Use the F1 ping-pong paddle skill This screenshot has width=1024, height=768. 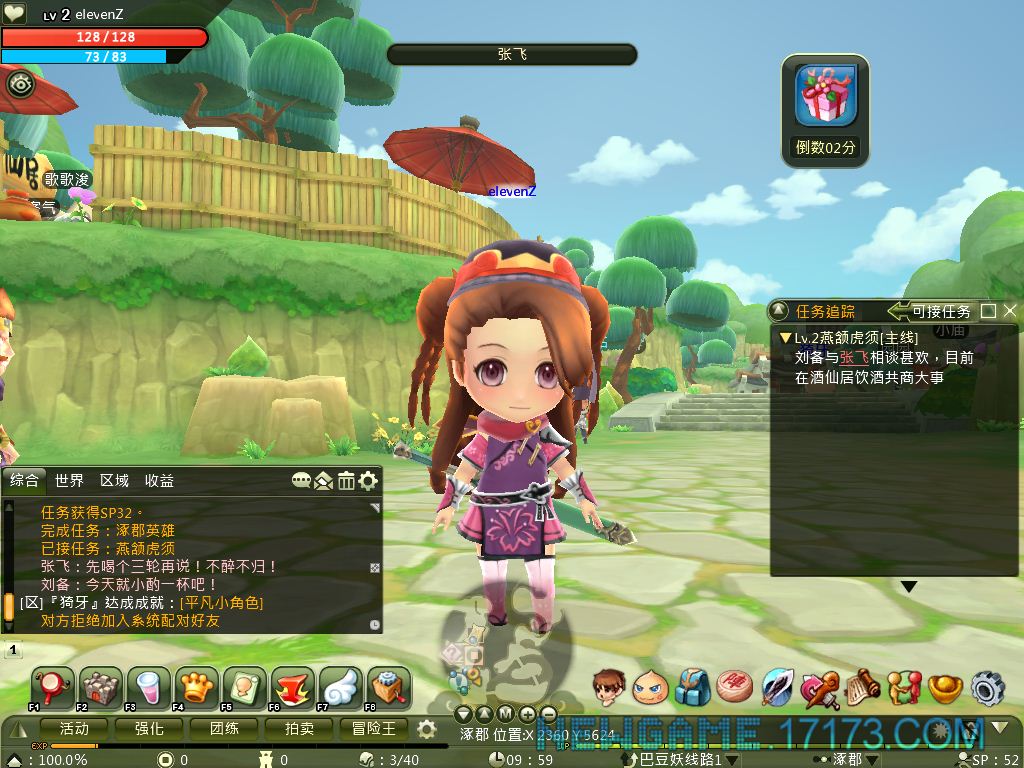51,687
